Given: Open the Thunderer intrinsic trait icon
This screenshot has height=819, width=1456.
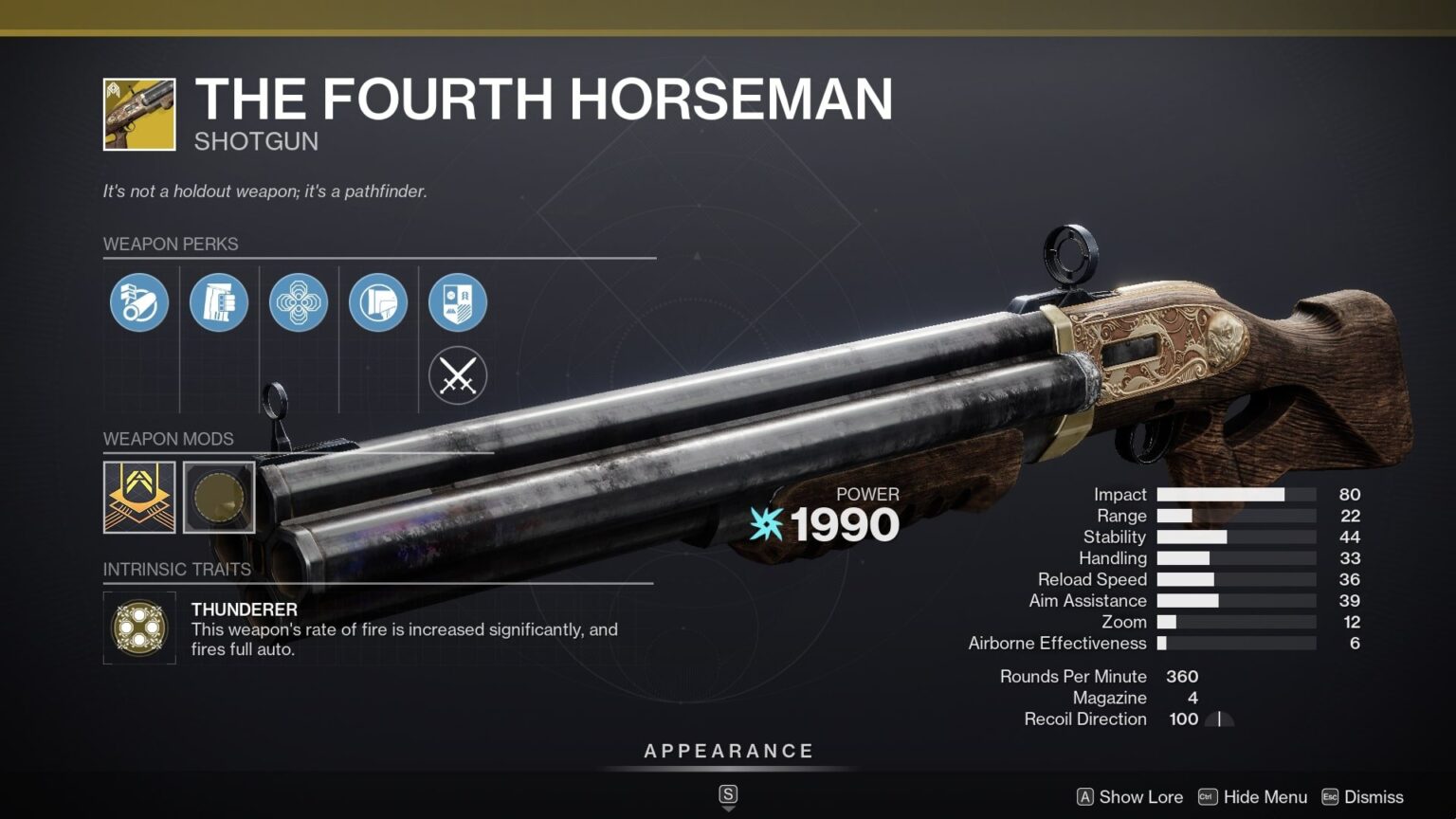Looking at the screenshot, I should click(x=138, y=628).
